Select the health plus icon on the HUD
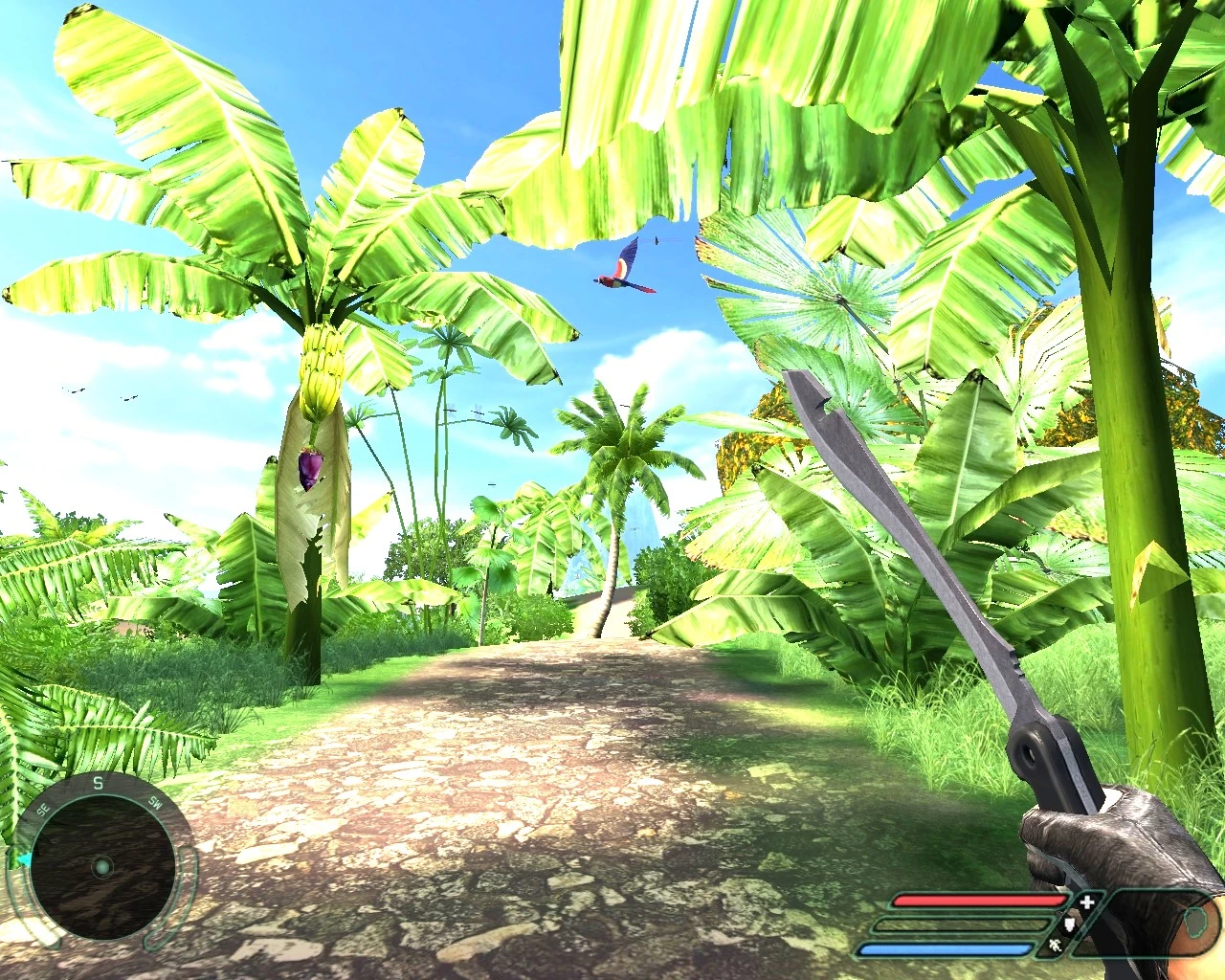The width and height of the screenshot is (1225, 980). [x=1086, y=901]
